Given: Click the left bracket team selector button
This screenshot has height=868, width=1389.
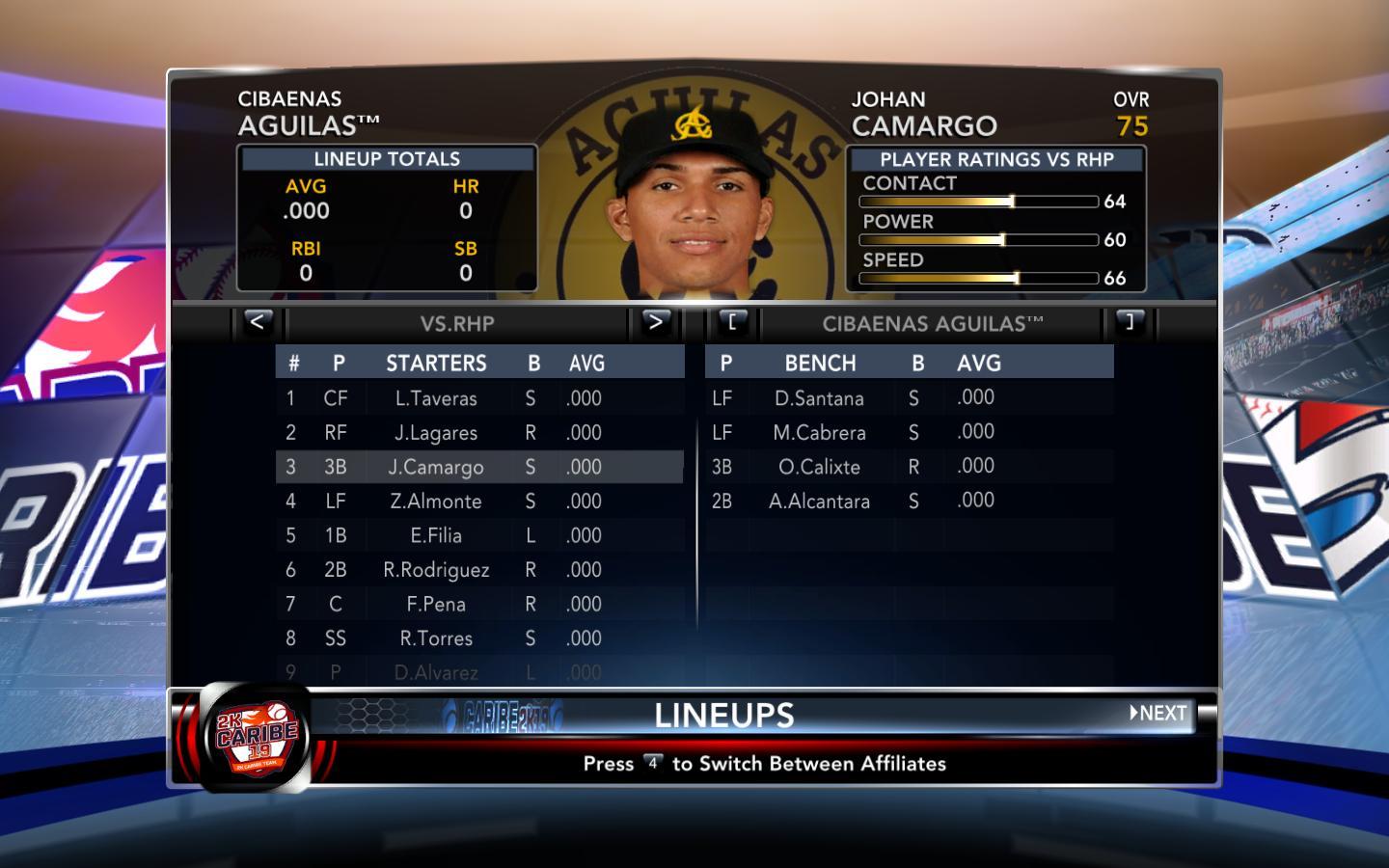Looking at the screenshot, I should point(732,322).
